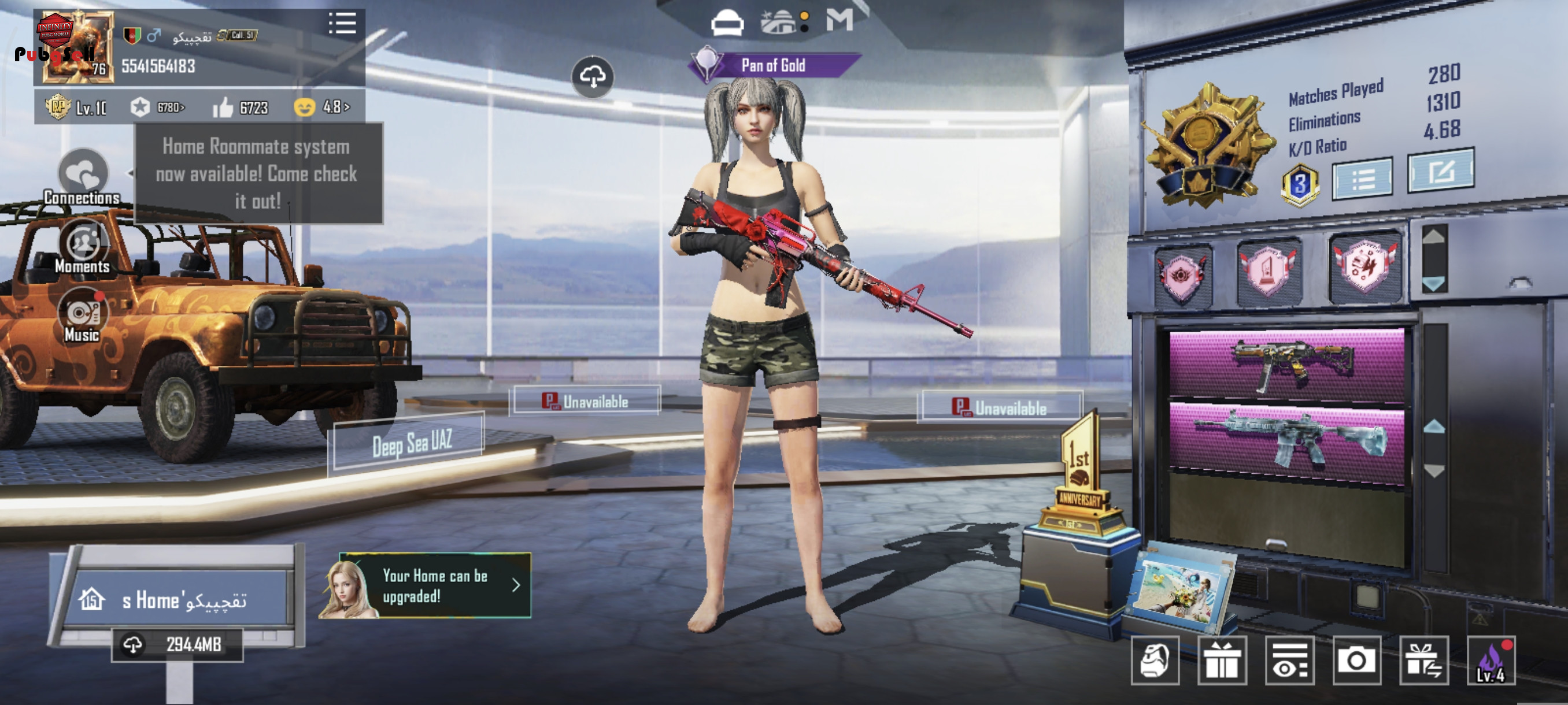Open the camera screenshot tool
1568x705 pixels.
pos(1356,661)
